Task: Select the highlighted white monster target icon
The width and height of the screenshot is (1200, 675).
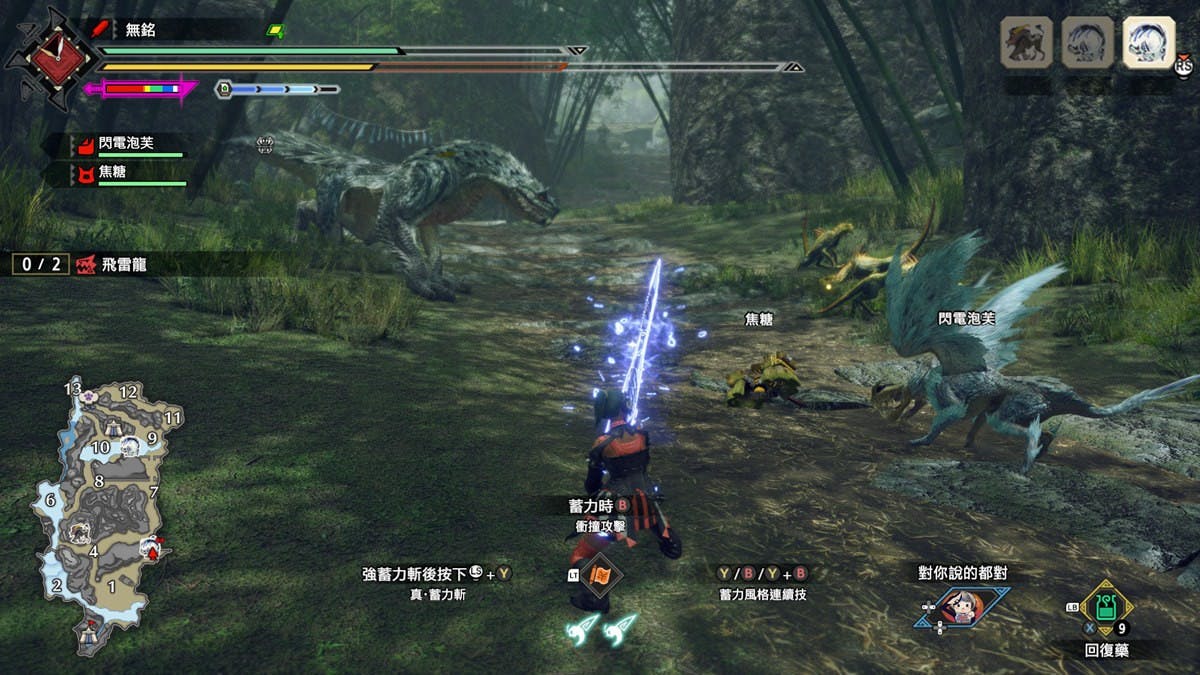Action: (x=1148, y=44)
